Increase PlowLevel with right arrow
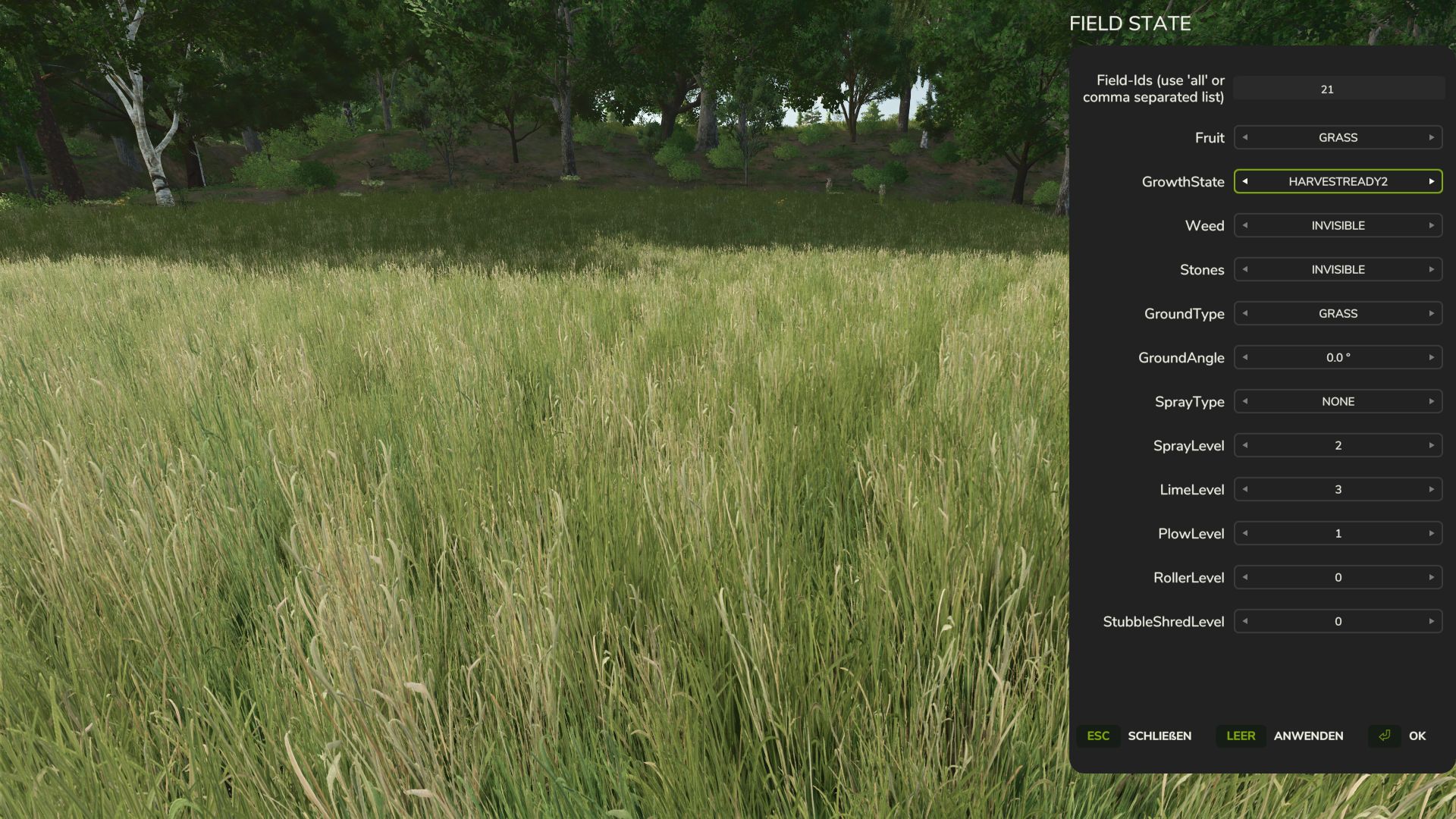The height and width of the screenshot is (819, 1456). (x=1432, y=533)
